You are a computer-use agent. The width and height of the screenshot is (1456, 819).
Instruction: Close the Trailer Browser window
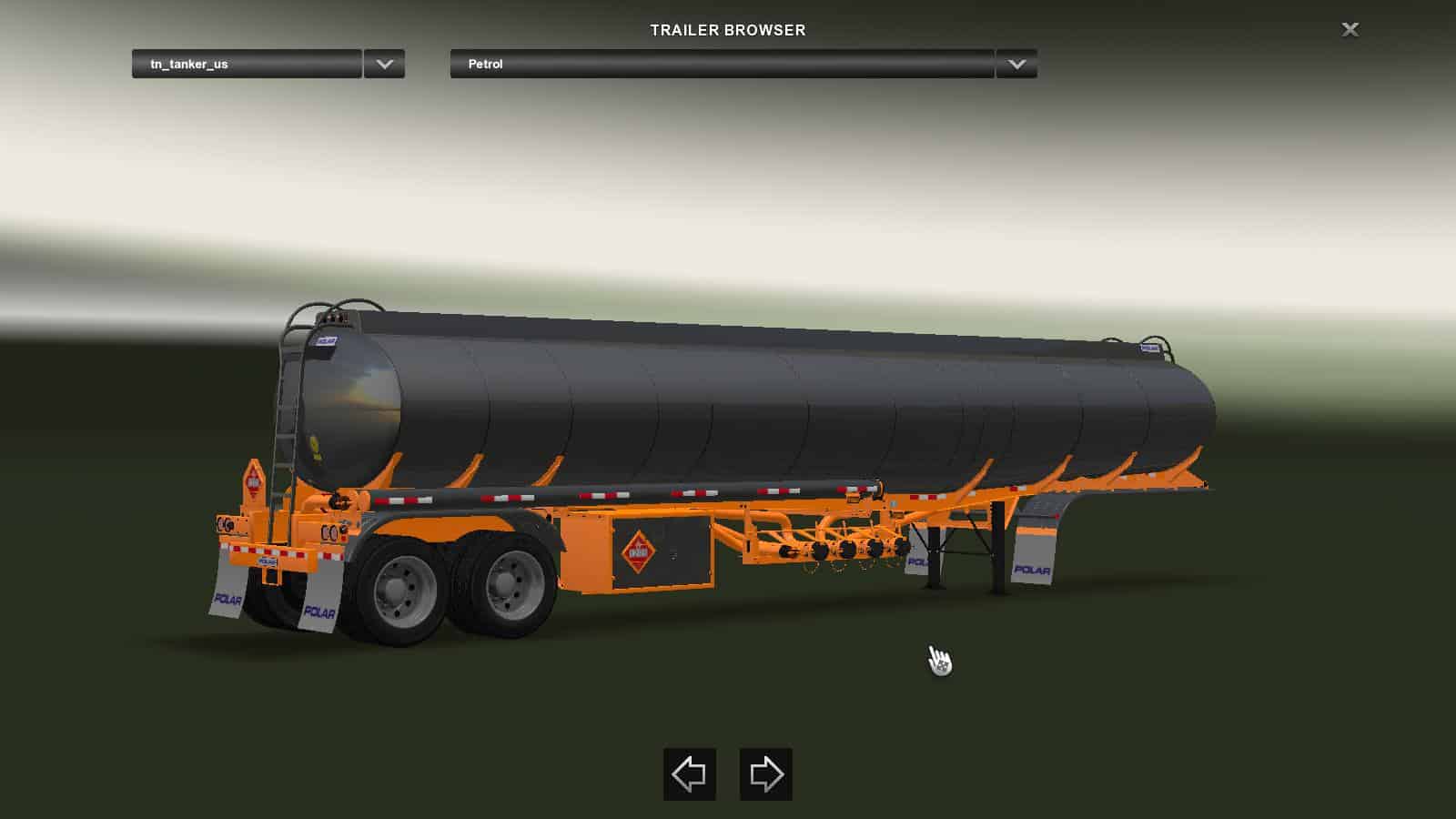(x=1350, y=30)
